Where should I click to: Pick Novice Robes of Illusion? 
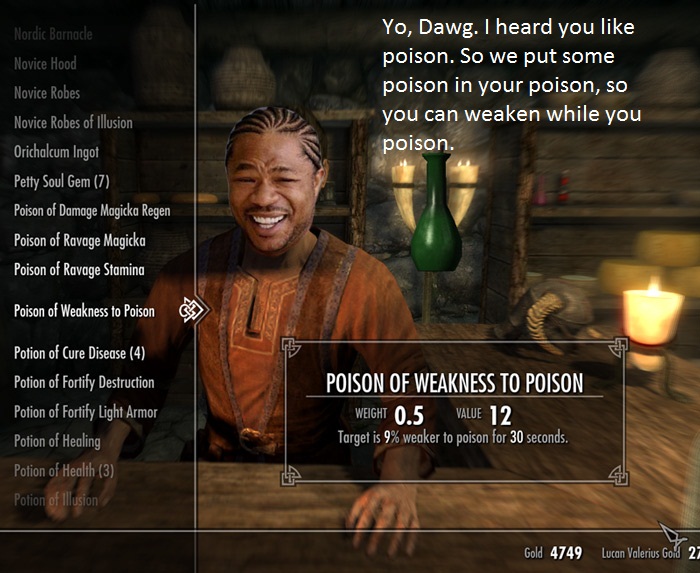[x=73, y=122]
